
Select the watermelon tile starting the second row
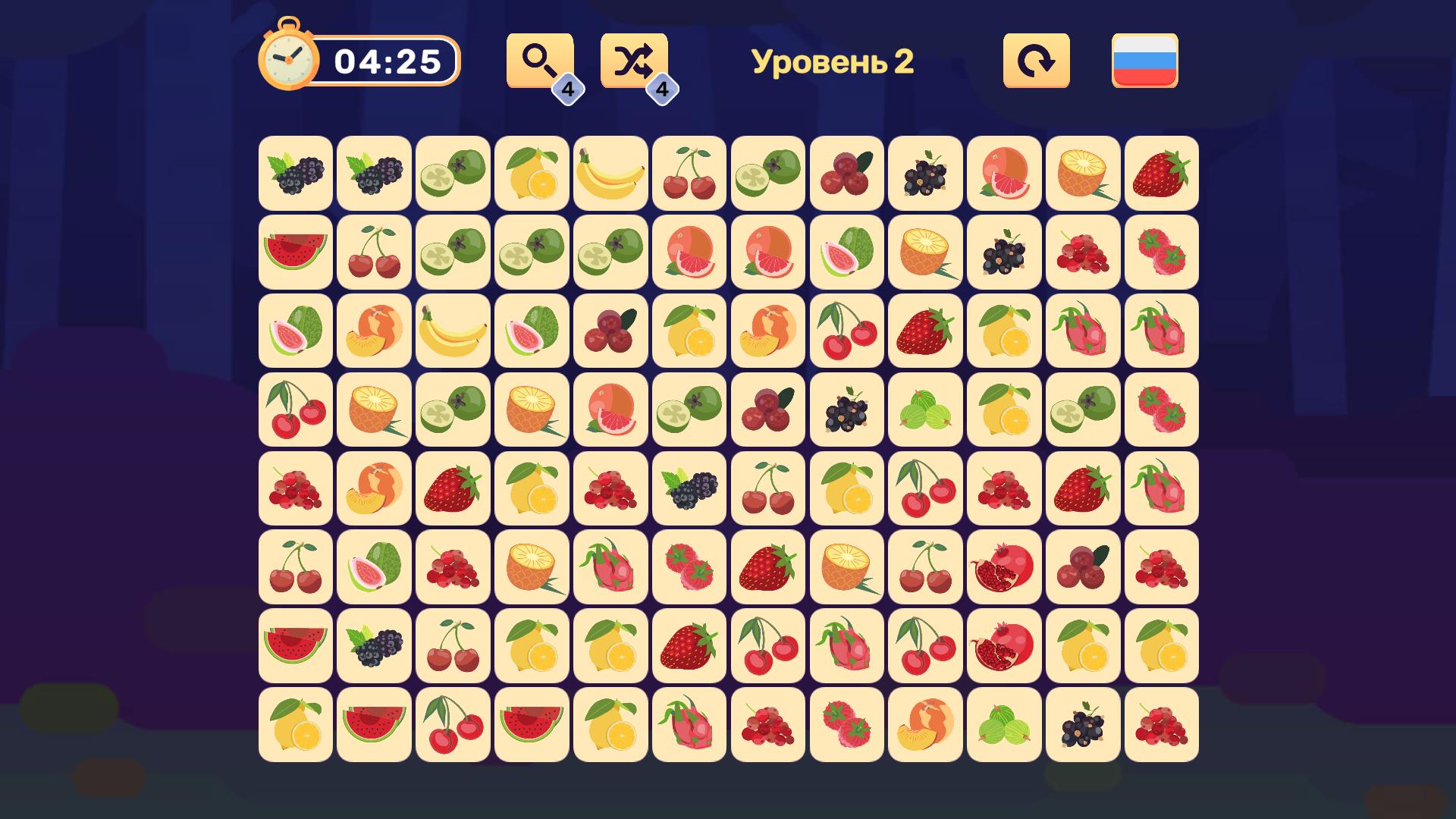pos(294,253)
